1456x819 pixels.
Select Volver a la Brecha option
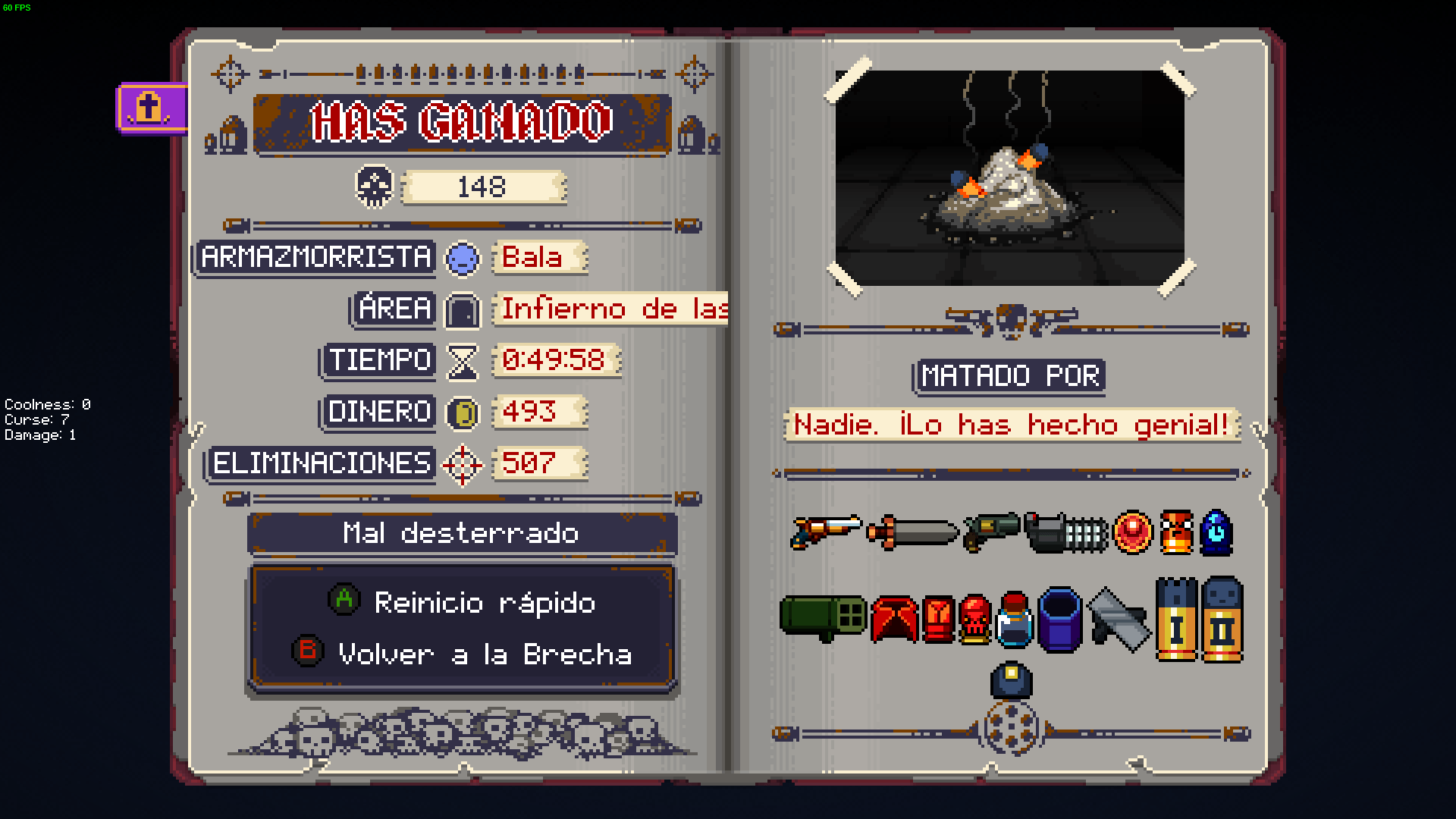point(463,654)
